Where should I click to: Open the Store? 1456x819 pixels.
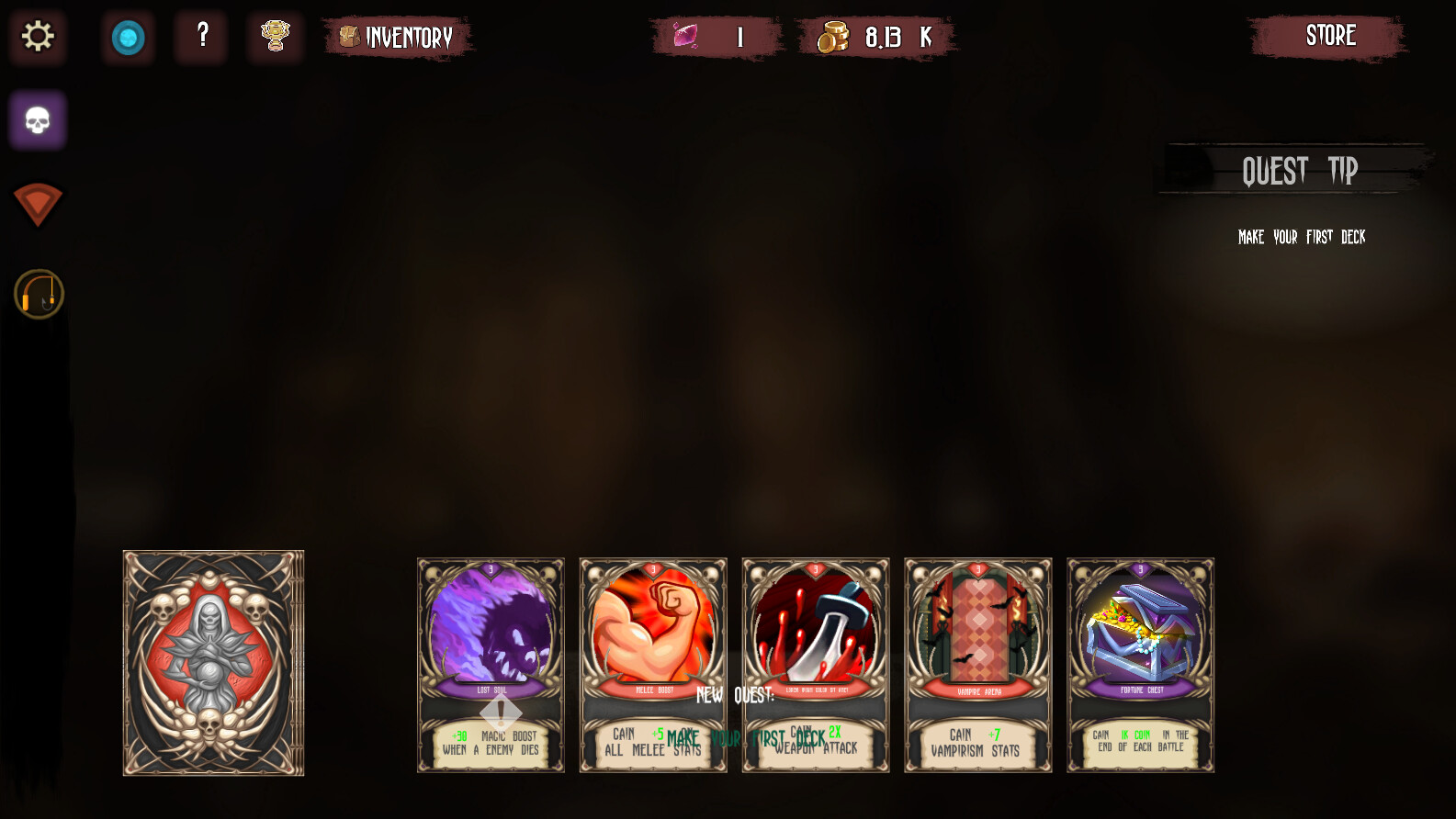click(x=1331, y=37)
